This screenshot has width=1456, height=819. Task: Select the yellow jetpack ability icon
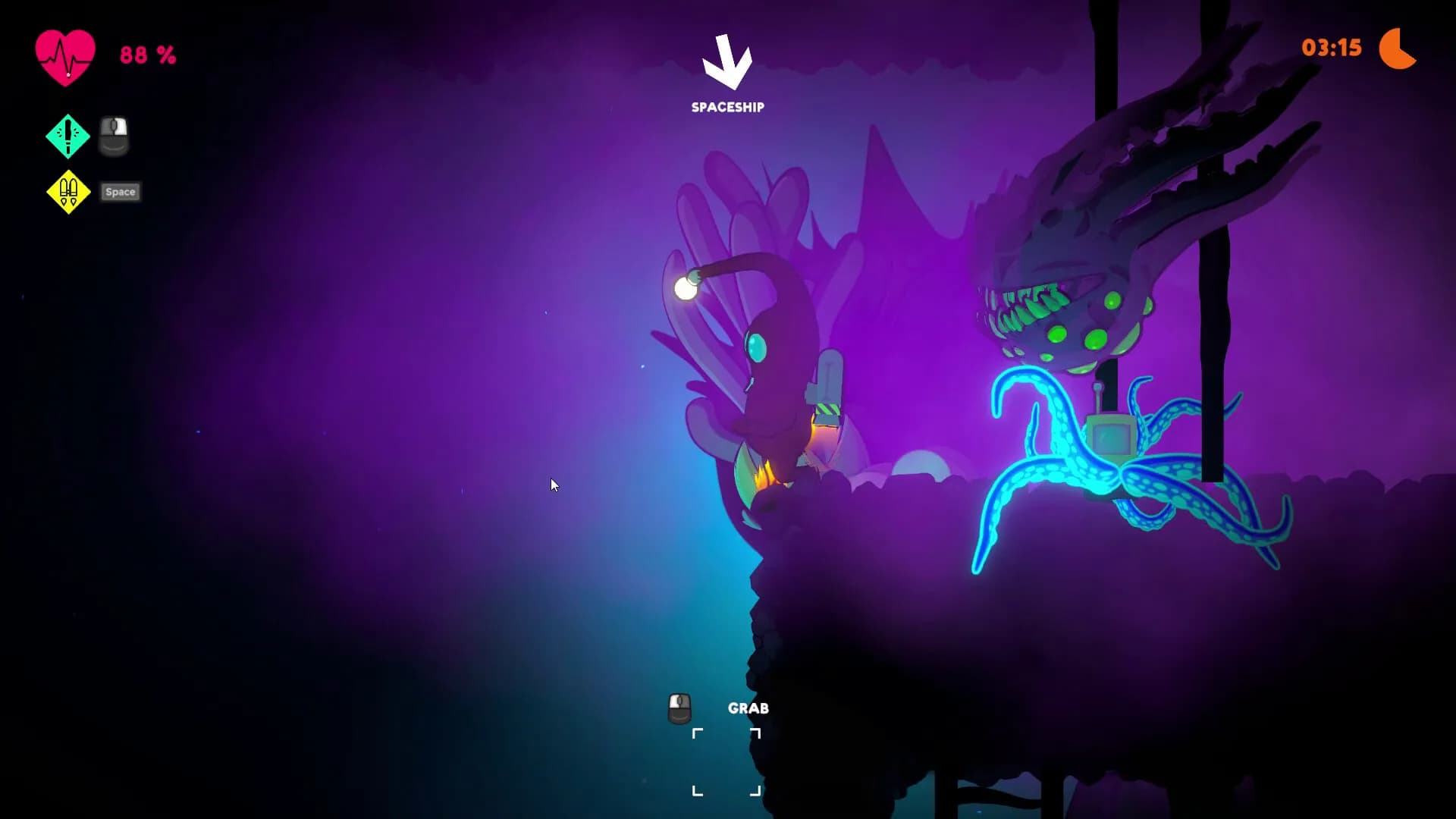point(68,192)
